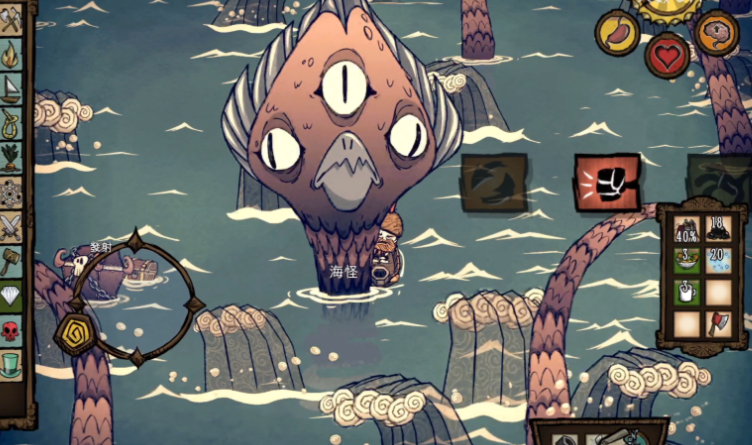Open the Dress crafting tab with green top hat

tap(11, 363)
